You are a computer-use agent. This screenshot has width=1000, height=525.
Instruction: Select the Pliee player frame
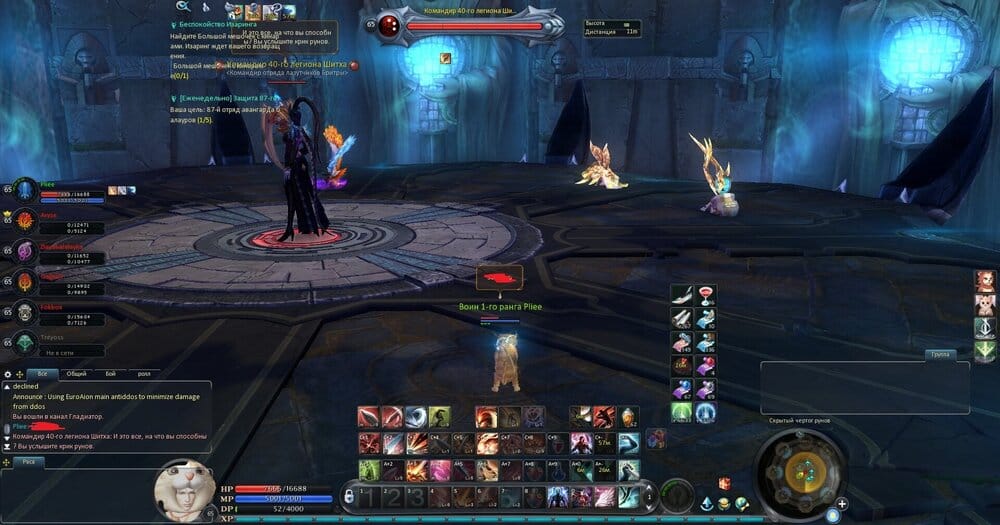pos(60,190)
